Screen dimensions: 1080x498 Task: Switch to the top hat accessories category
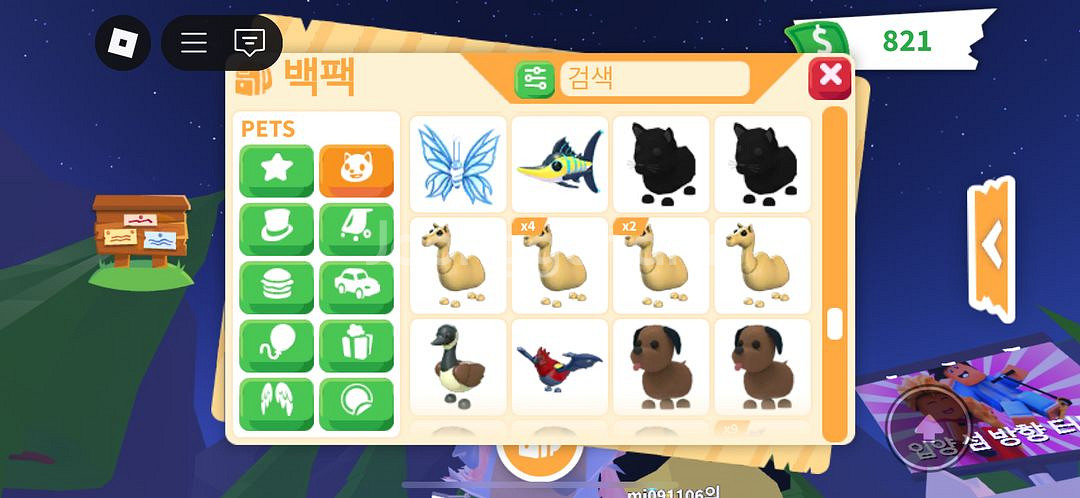pyautogui.click(x=276, y=229)
